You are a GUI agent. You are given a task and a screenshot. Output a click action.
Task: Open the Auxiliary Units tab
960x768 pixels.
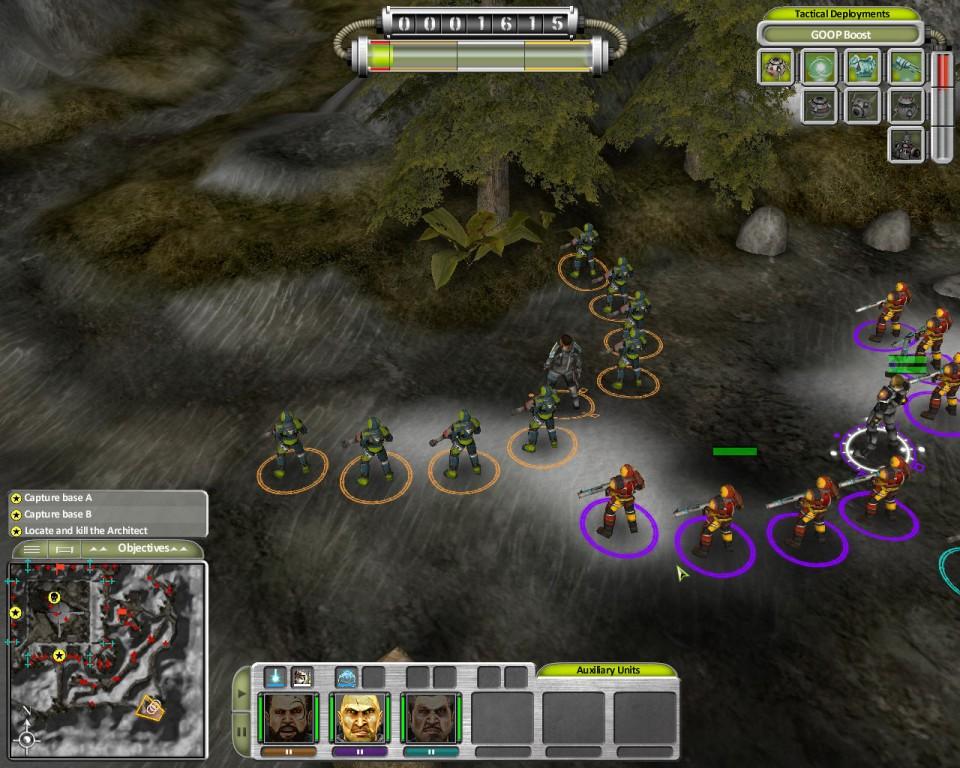click(x=607, y=670)
